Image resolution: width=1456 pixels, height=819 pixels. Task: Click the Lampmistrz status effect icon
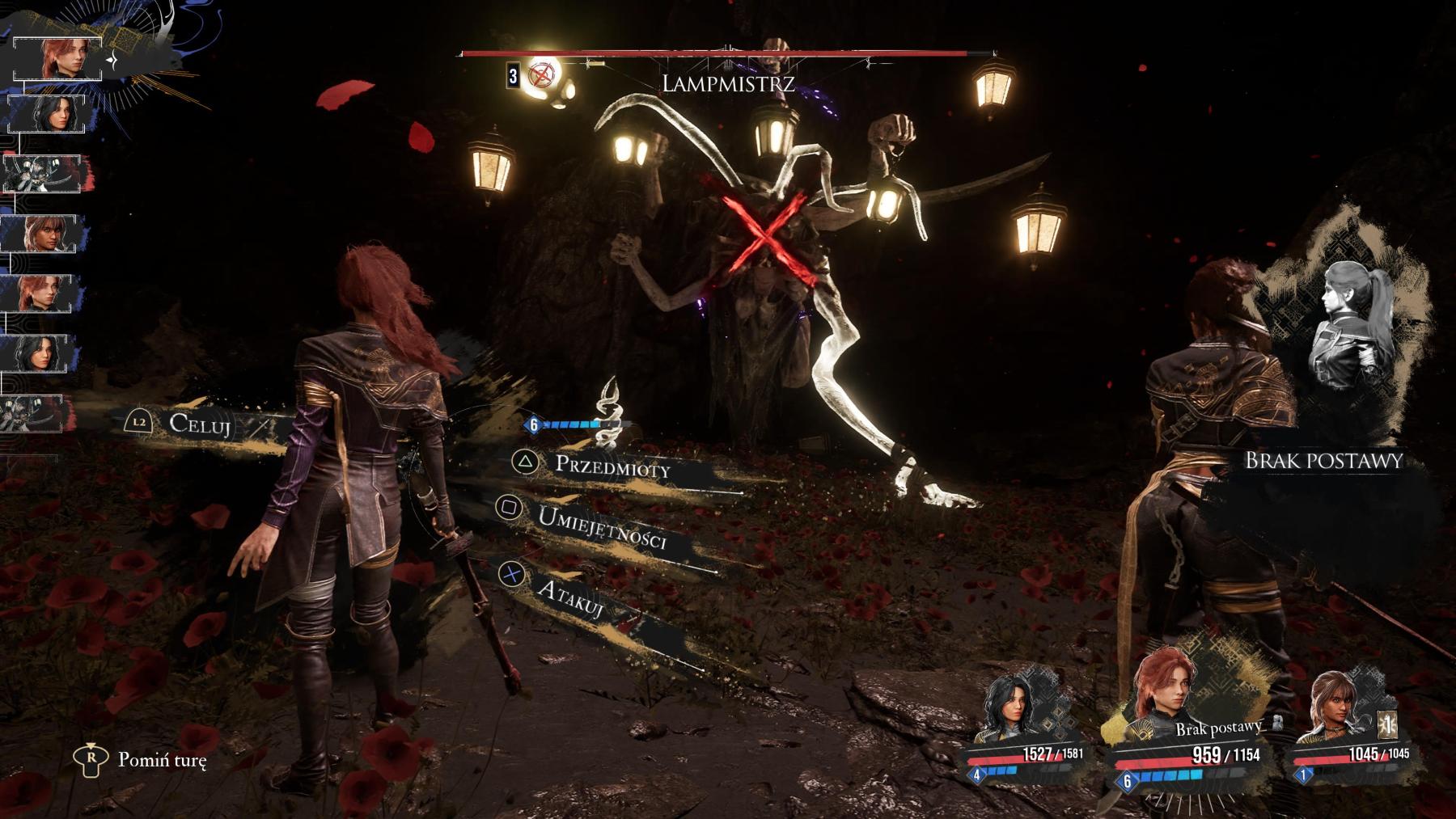click(x=541, y=75)
